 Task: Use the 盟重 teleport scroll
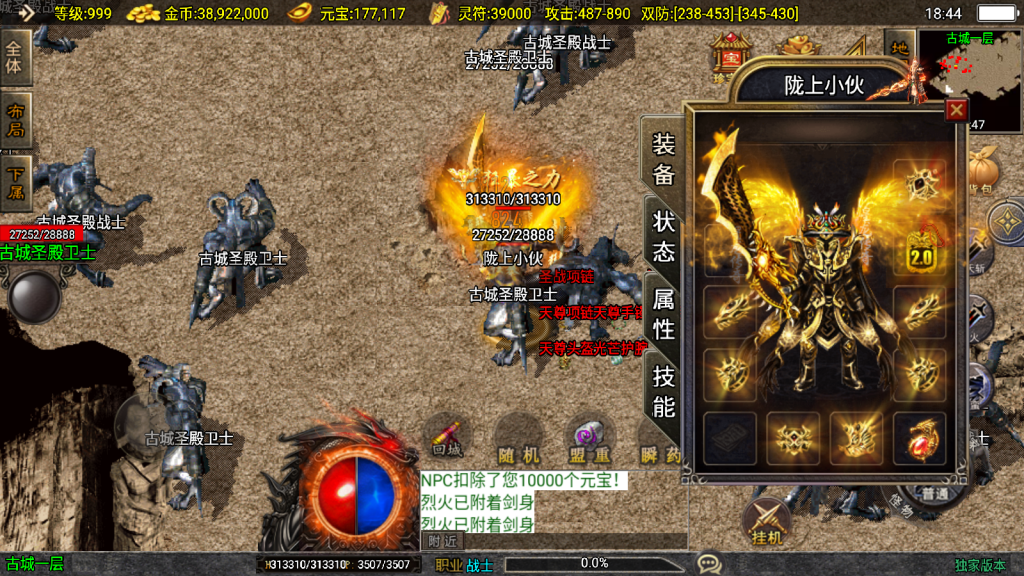point(588,440)
